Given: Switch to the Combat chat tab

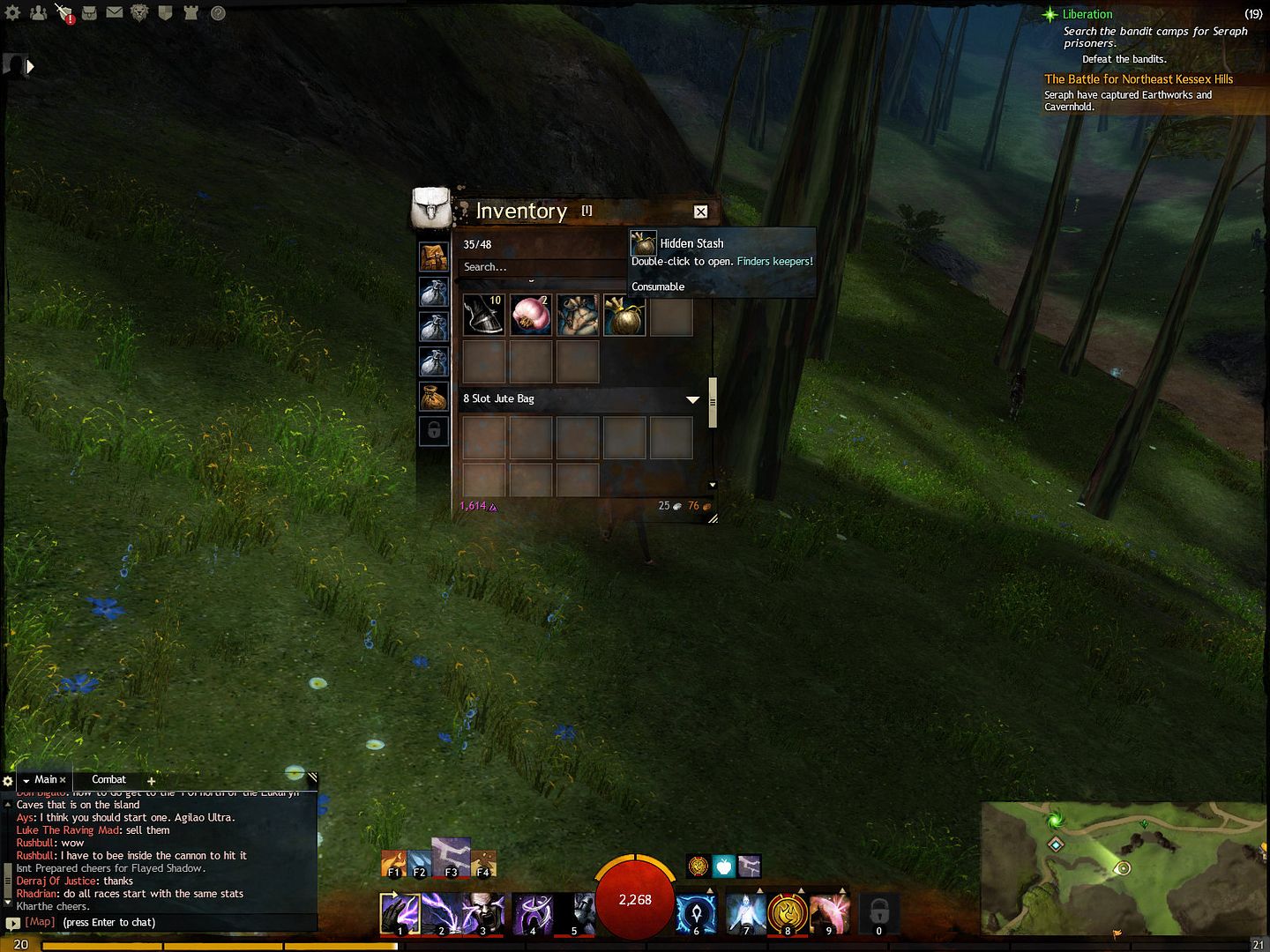Looking at the screenshot, I should point(108,780).
